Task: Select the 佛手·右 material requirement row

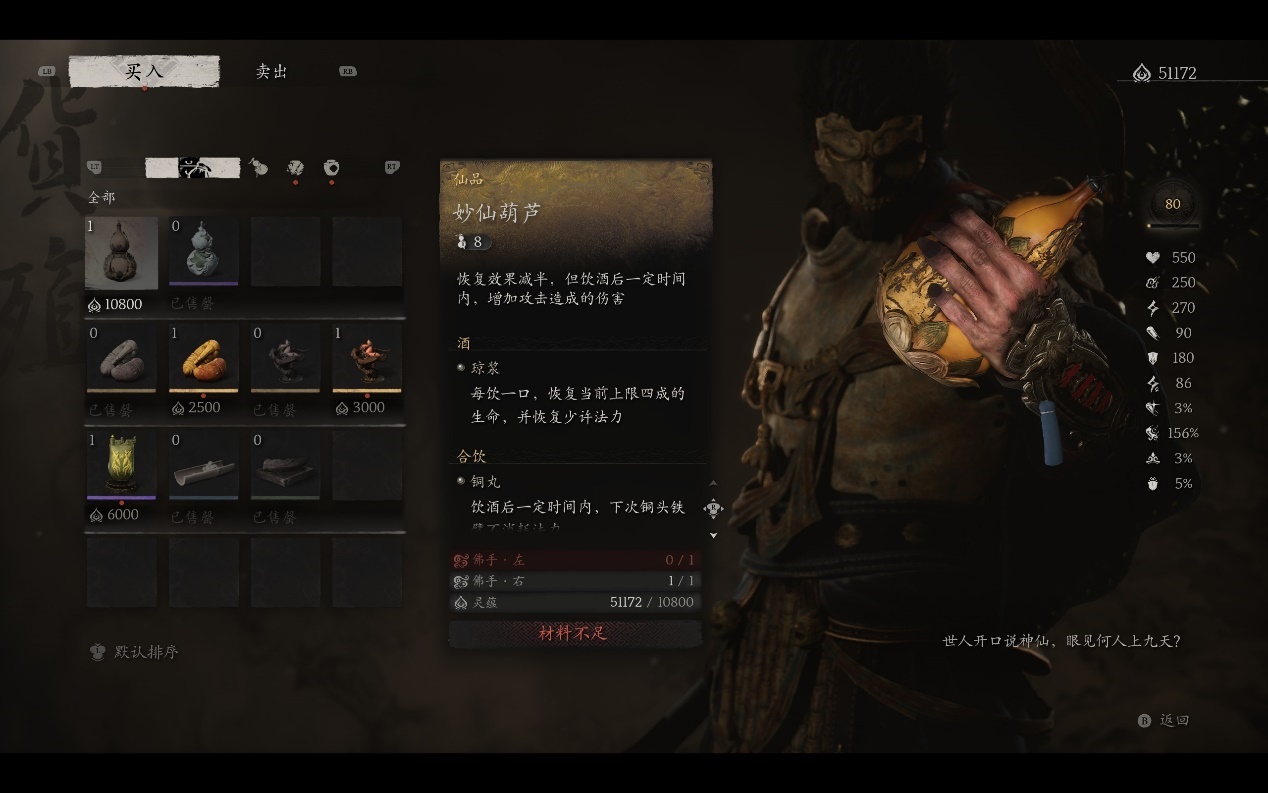Action: pos(574,581)
